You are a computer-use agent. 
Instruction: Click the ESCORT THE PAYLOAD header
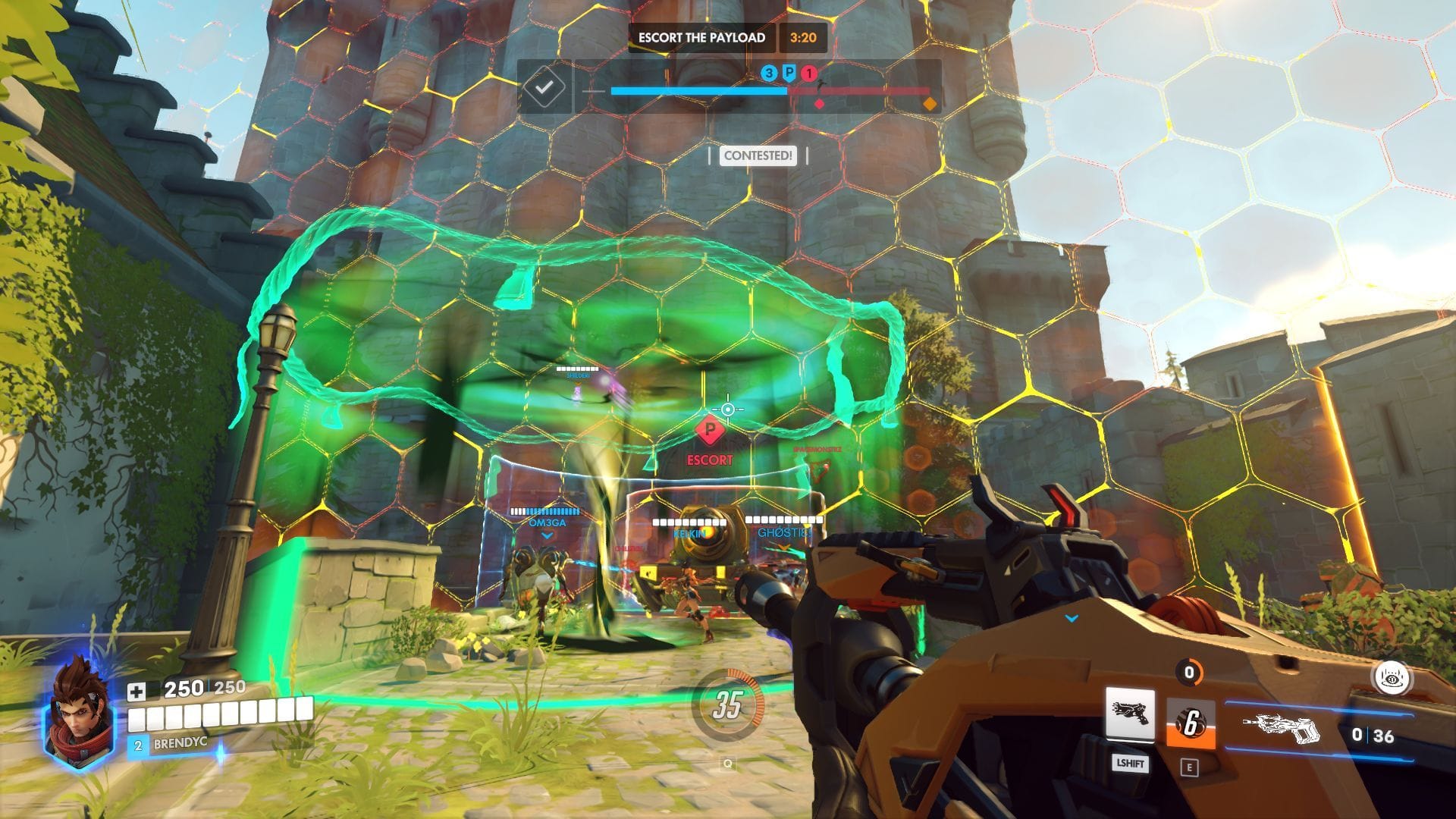pyautogui.click(x=700, y=36)
